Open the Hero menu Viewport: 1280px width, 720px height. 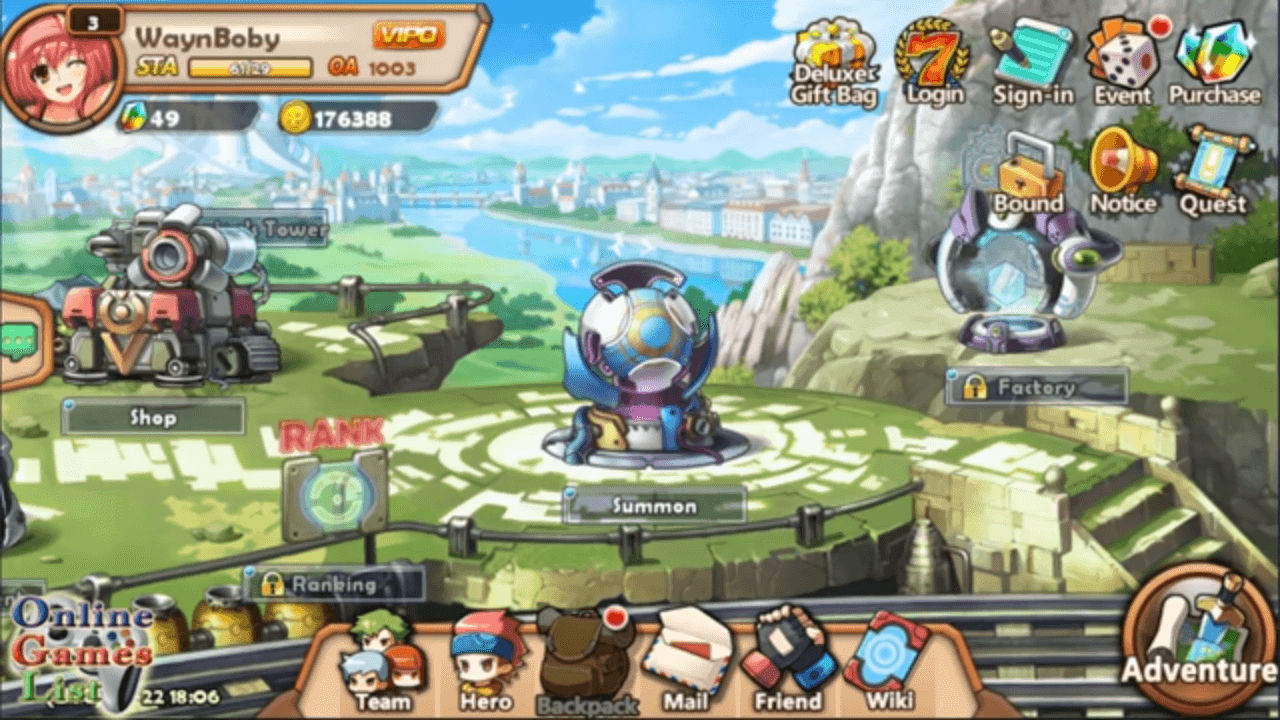[486, 661]
